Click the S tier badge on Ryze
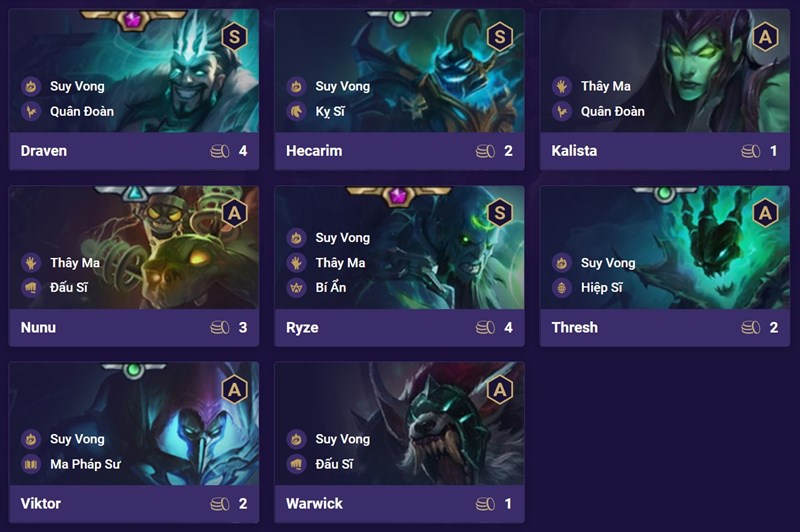Image resolution: width=800 pixels, height=532 pixels. pyautogui.click(x=499, y=213)
